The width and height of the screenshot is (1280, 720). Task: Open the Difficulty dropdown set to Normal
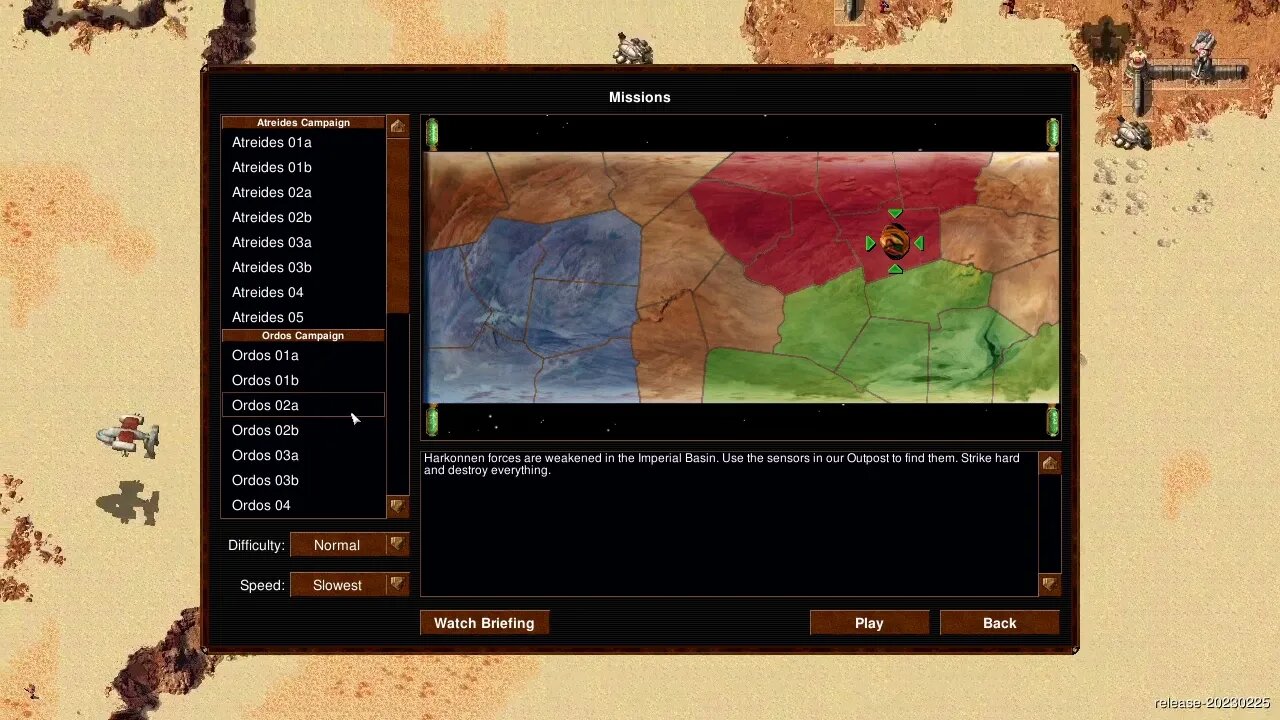point(348,545)
